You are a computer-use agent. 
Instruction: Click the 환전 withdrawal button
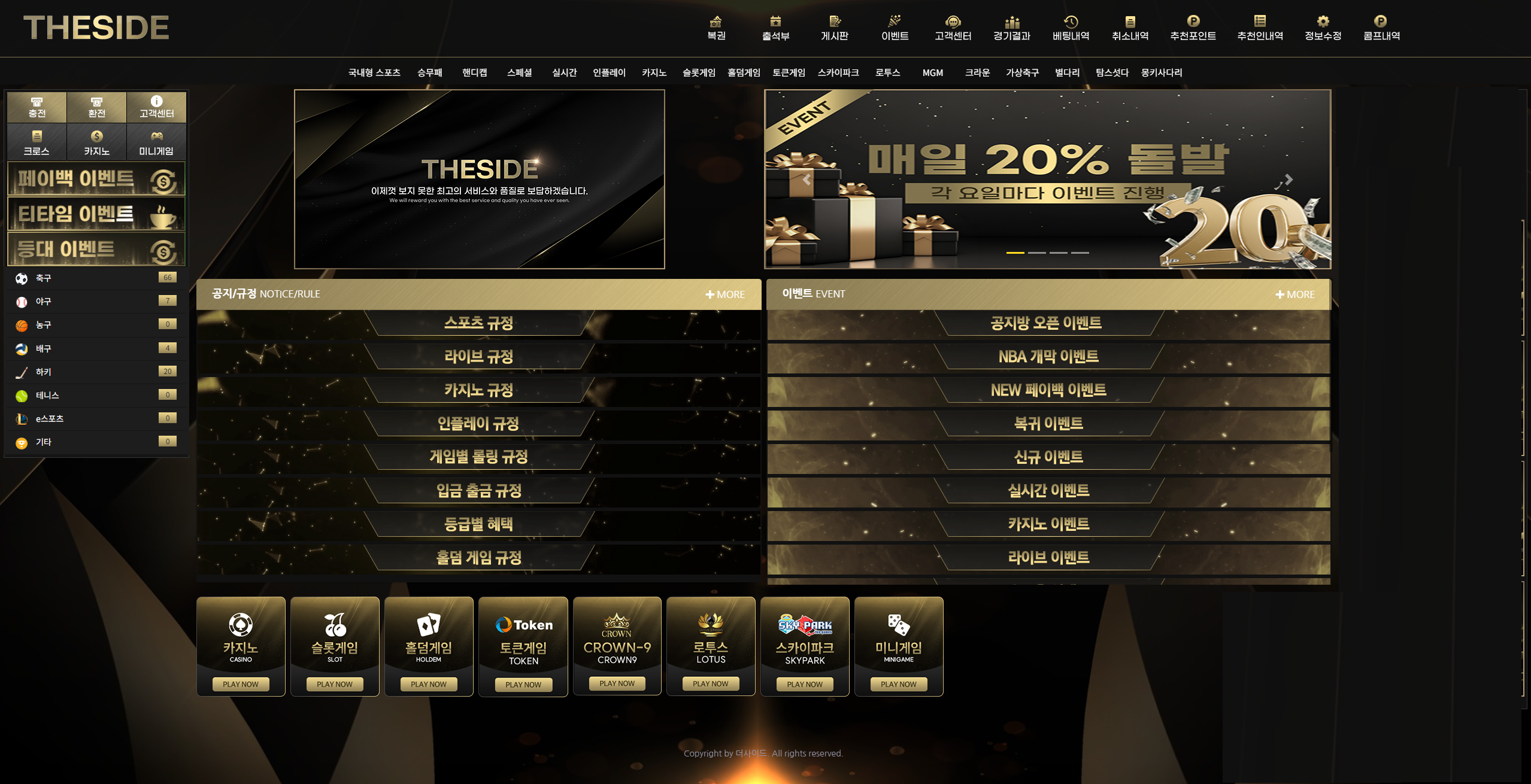tap(96, 107)
